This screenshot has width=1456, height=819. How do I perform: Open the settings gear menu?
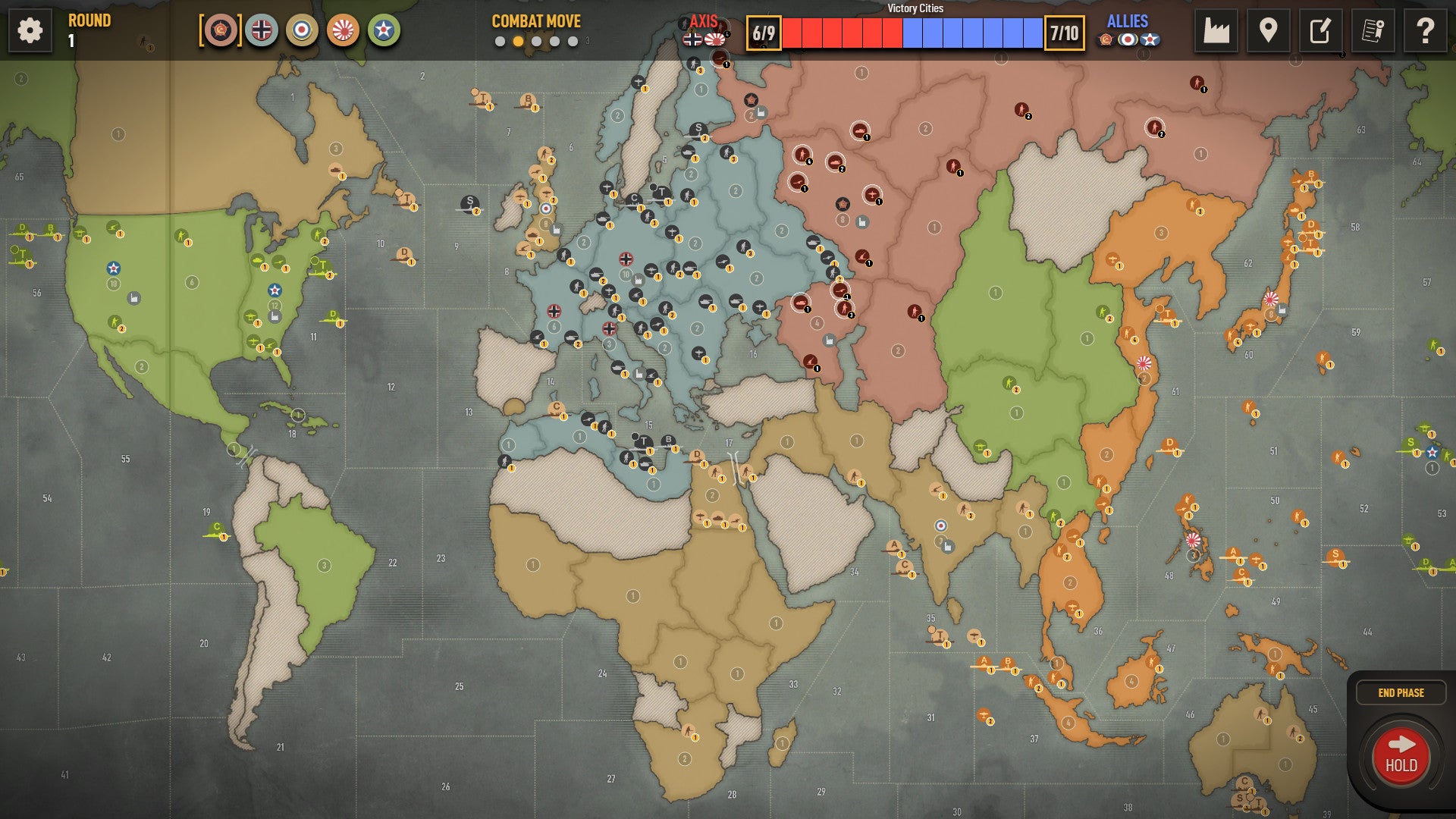[30, 31]
